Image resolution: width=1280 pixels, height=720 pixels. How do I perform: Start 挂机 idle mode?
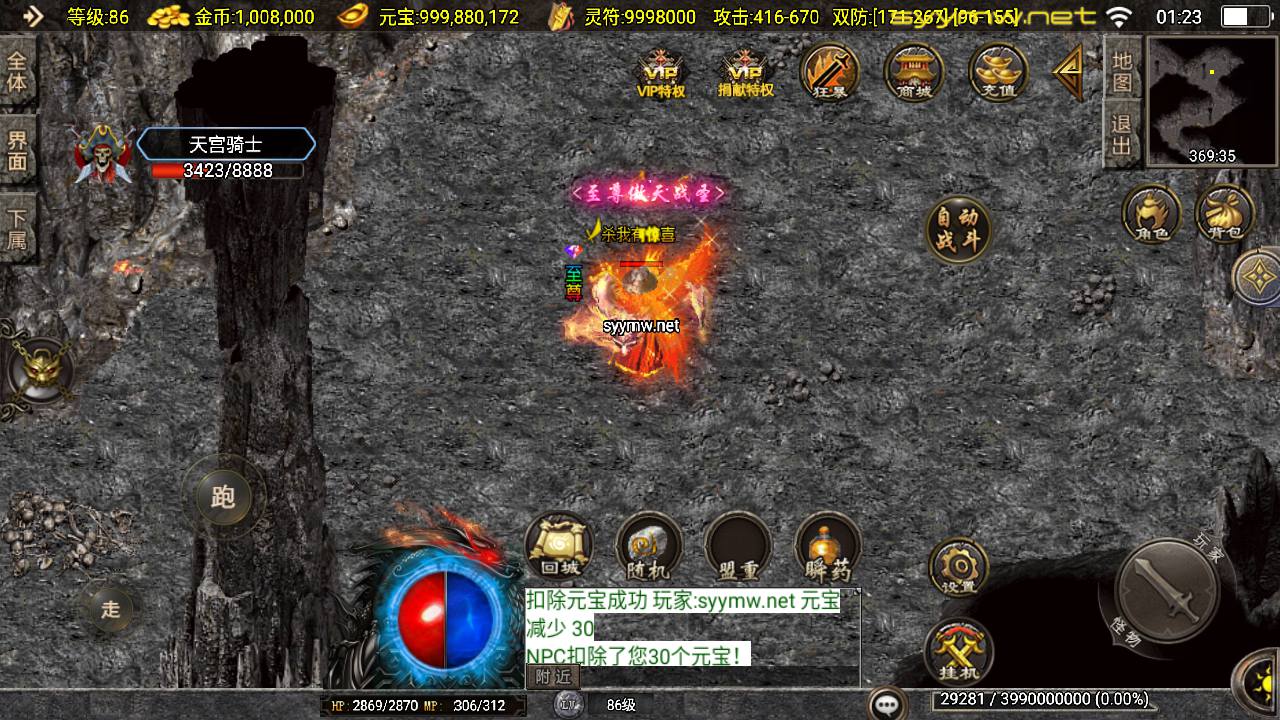click(x=958, y=650)
